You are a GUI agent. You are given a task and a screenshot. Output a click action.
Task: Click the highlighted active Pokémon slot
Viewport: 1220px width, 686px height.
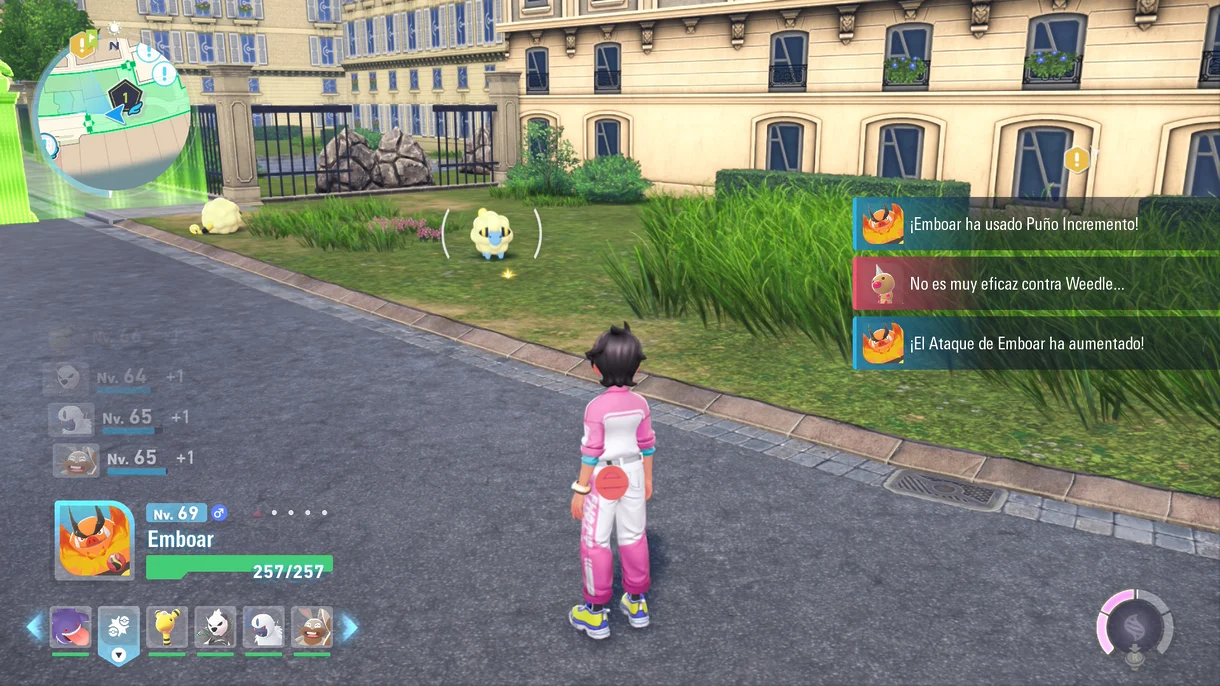[x=119, y=629]
